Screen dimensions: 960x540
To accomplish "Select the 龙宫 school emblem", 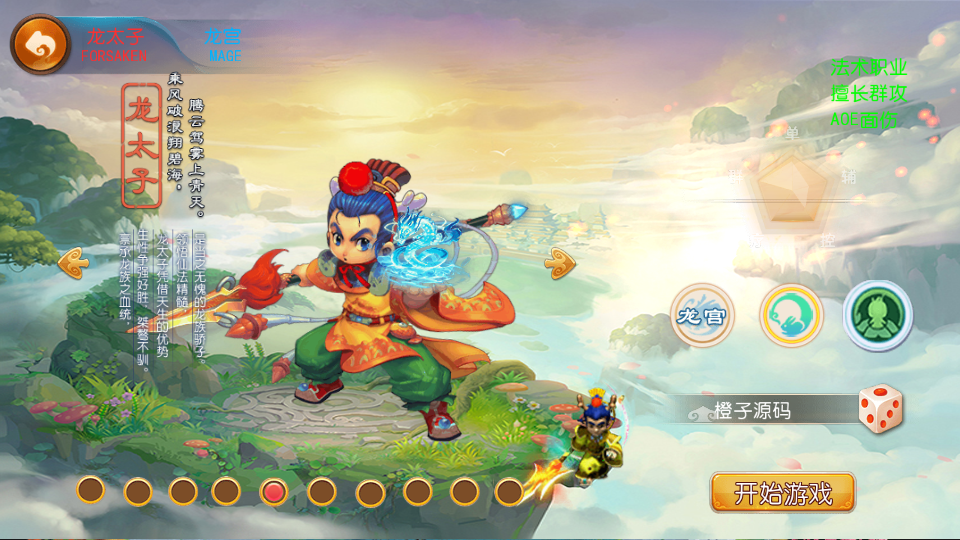I will click(x=701, y=316).
